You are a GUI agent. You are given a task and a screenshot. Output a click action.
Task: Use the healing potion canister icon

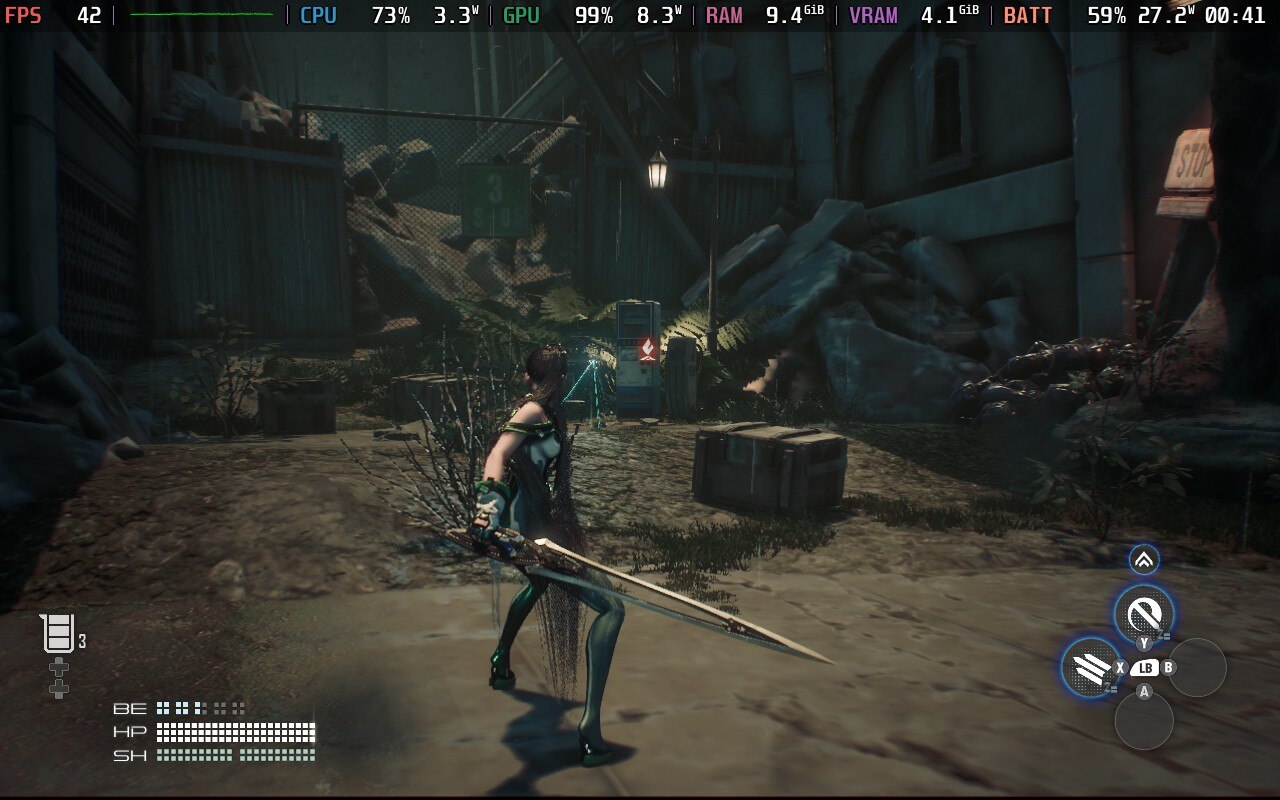(x=58, y=634)
